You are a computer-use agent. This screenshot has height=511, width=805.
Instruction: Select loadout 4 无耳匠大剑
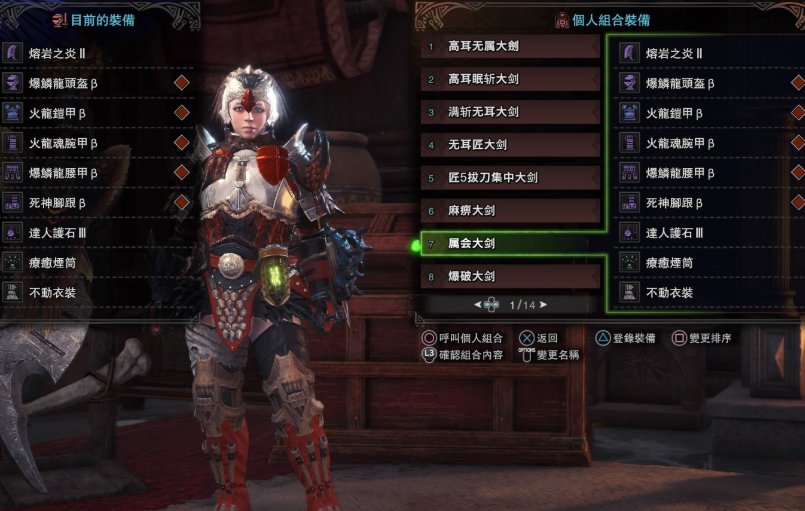pos(510,146)
